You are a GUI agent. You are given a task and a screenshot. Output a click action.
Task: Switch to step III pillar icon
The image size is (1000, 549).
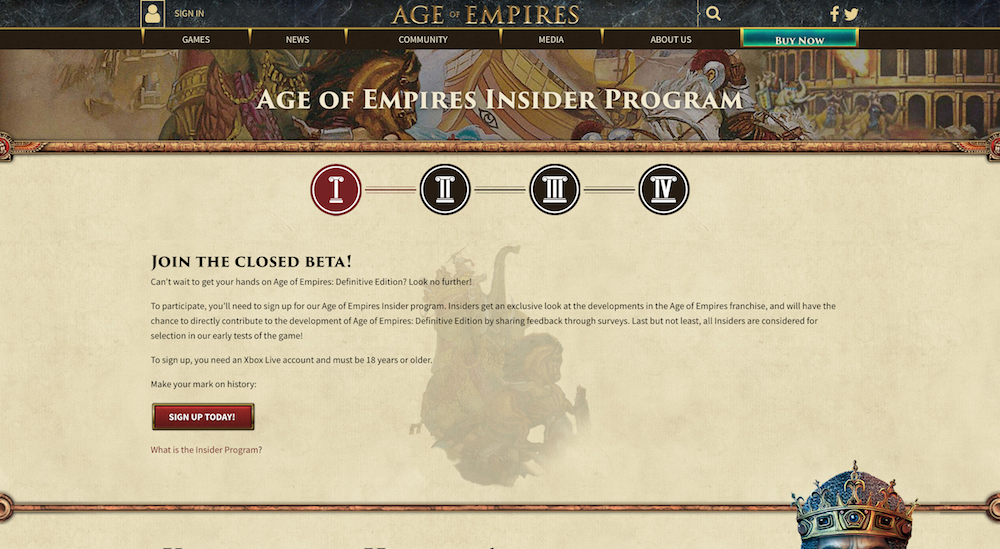[x=554, y=190]
